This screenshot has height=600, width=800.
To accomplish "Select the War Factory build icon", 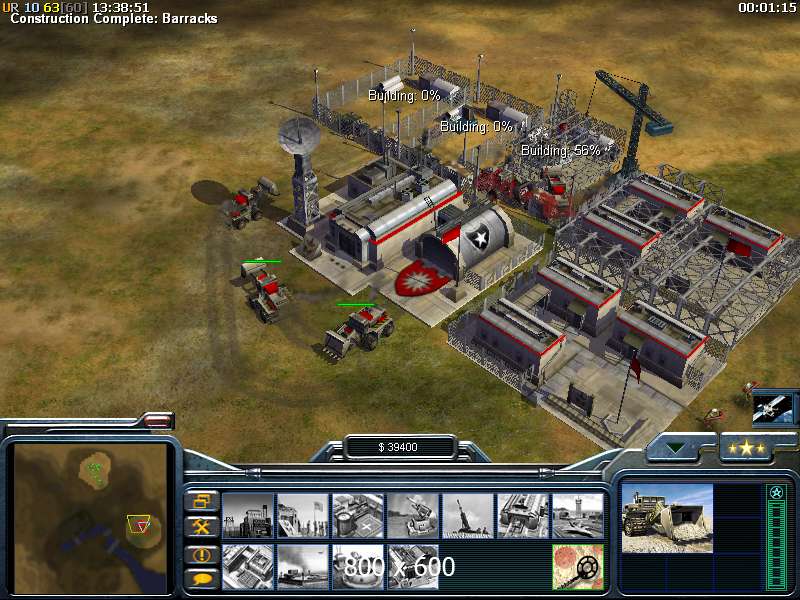I will pos(522,515).
